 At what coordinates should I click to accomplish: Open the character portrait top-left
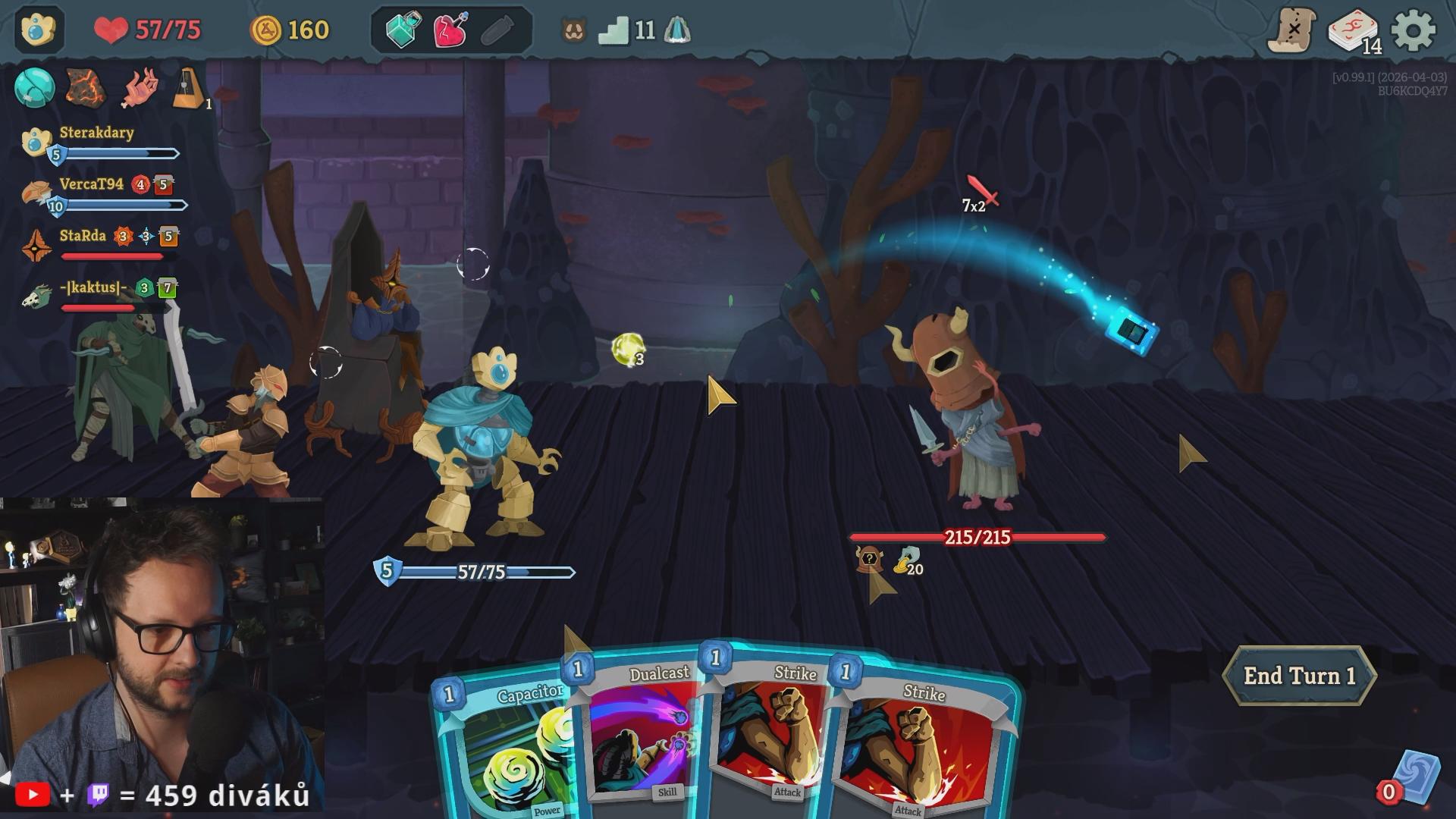(x=38, y=30)
